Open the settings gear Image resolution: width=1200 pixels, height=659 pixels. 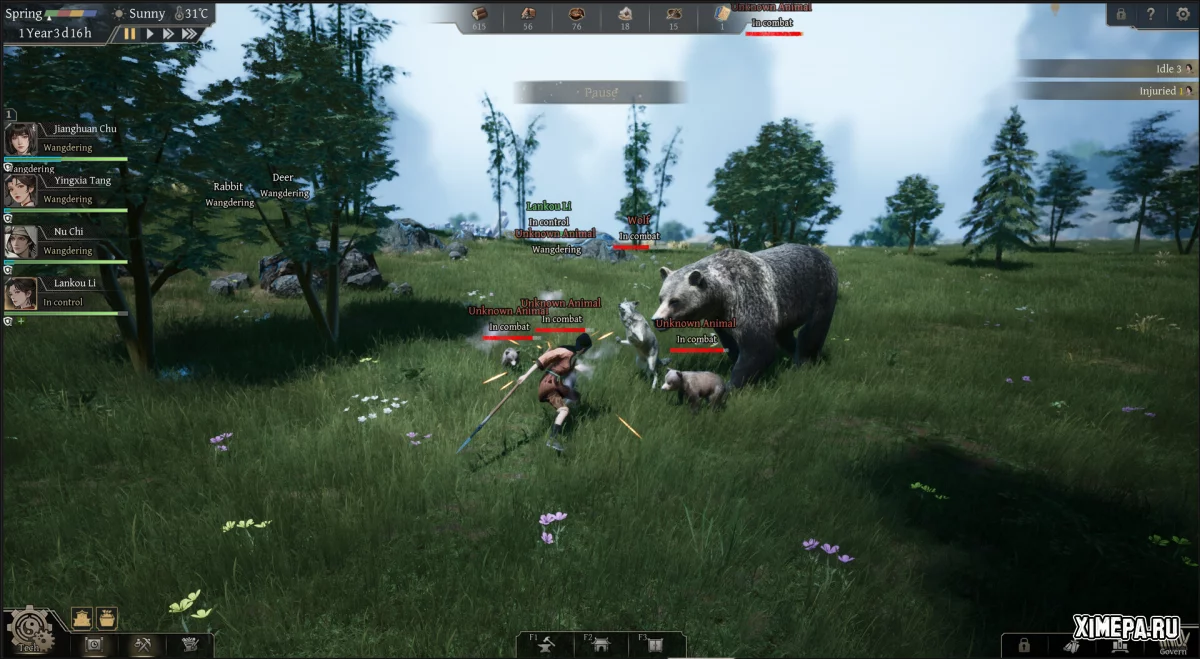[x=1182, y=14]
